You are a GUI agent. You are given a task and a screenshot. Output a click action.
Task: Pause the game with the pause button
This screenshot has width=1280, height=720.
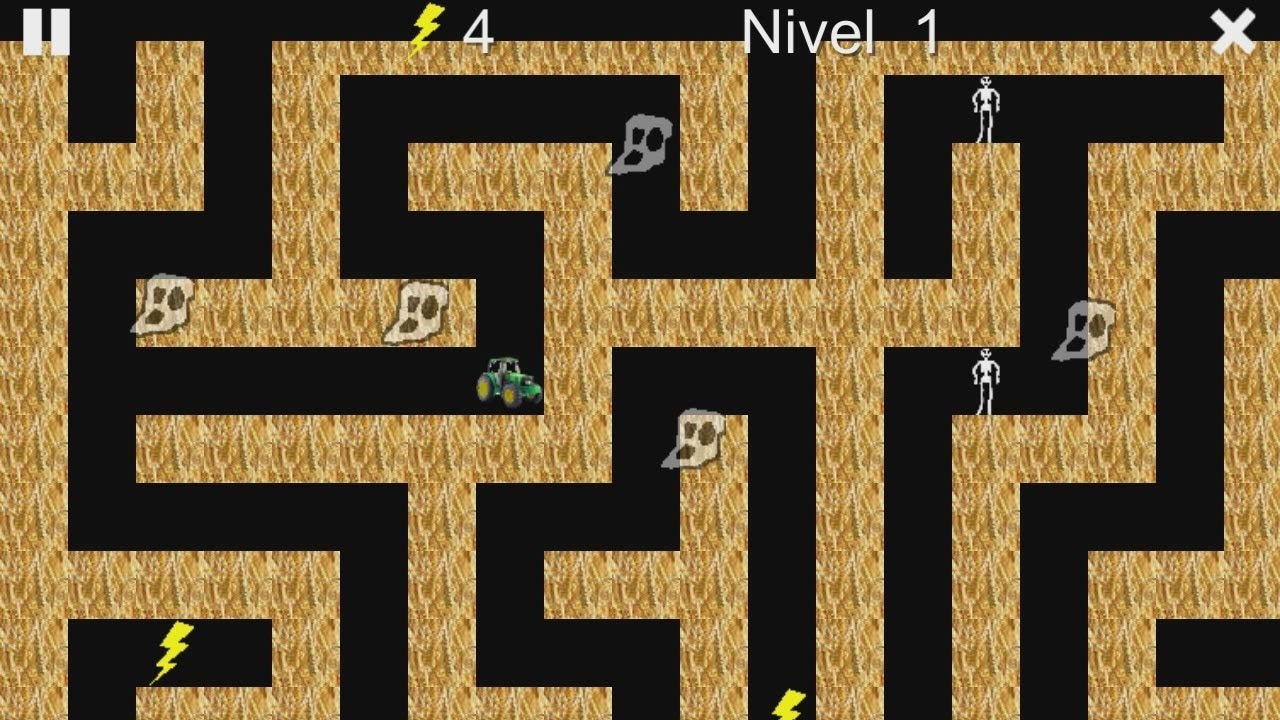tap(46, 32)
